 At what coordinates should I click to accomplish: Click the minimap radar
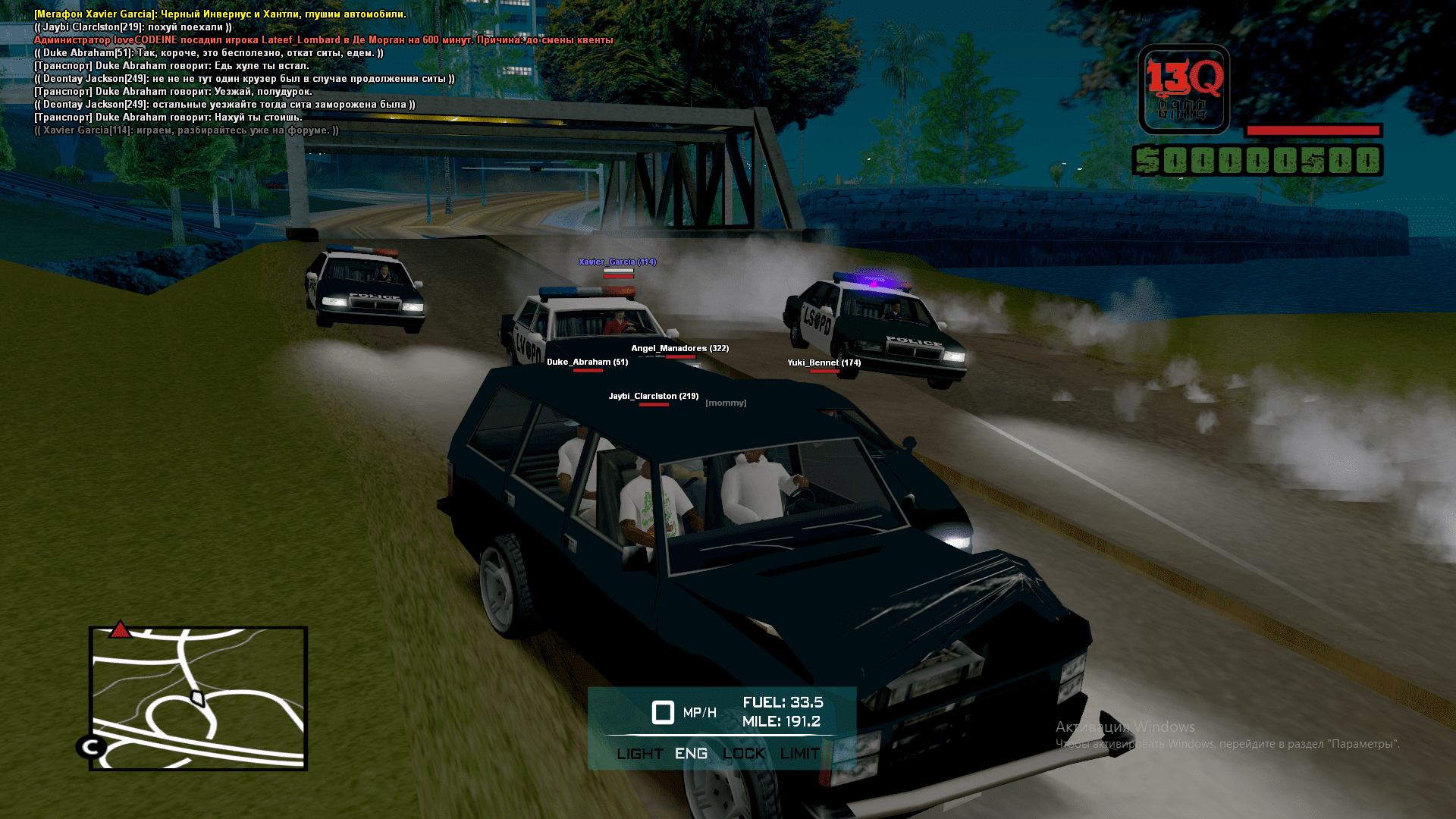click(198, 698)
